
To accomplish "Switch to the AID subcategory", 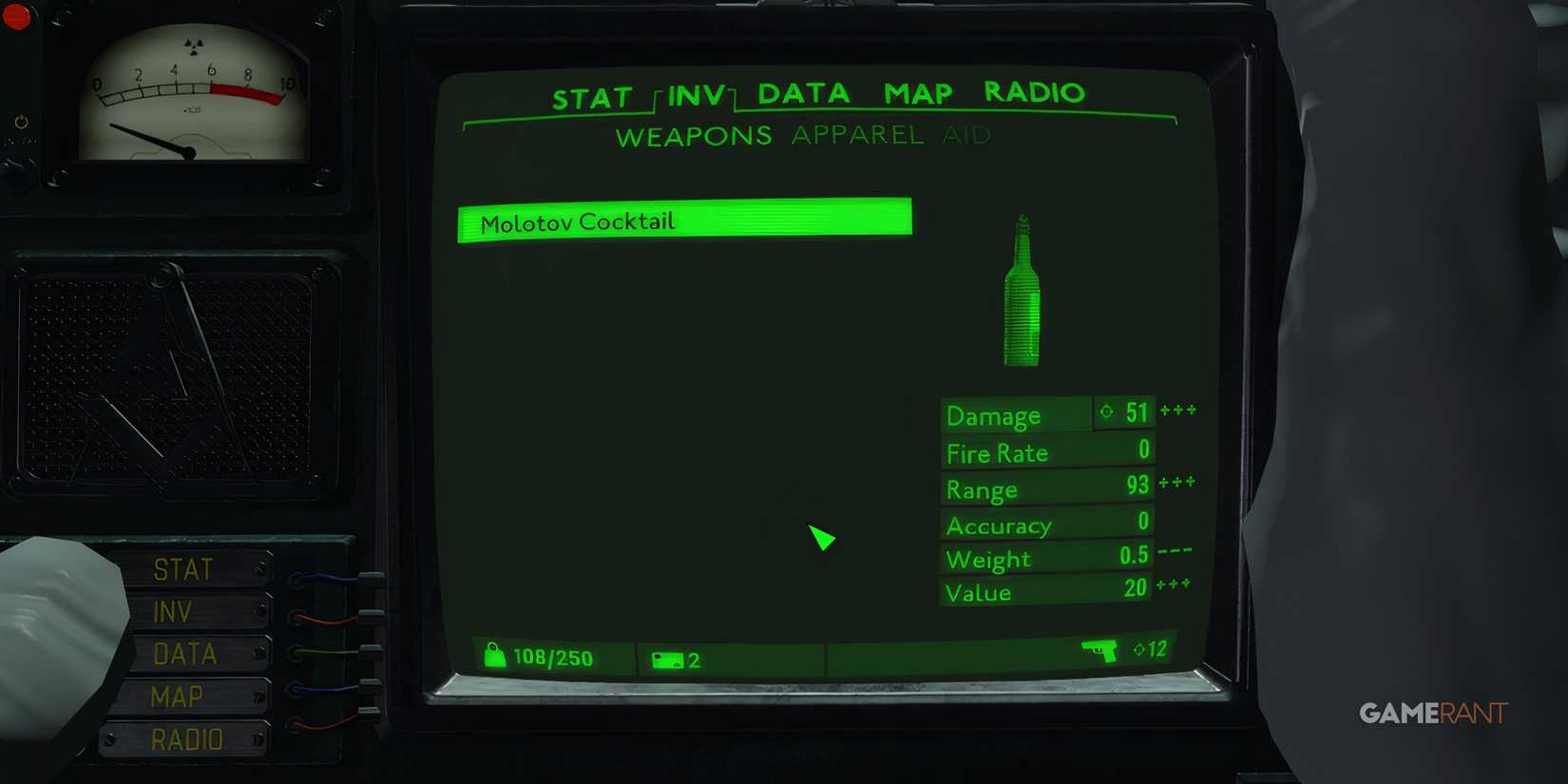I will point(967,135).
